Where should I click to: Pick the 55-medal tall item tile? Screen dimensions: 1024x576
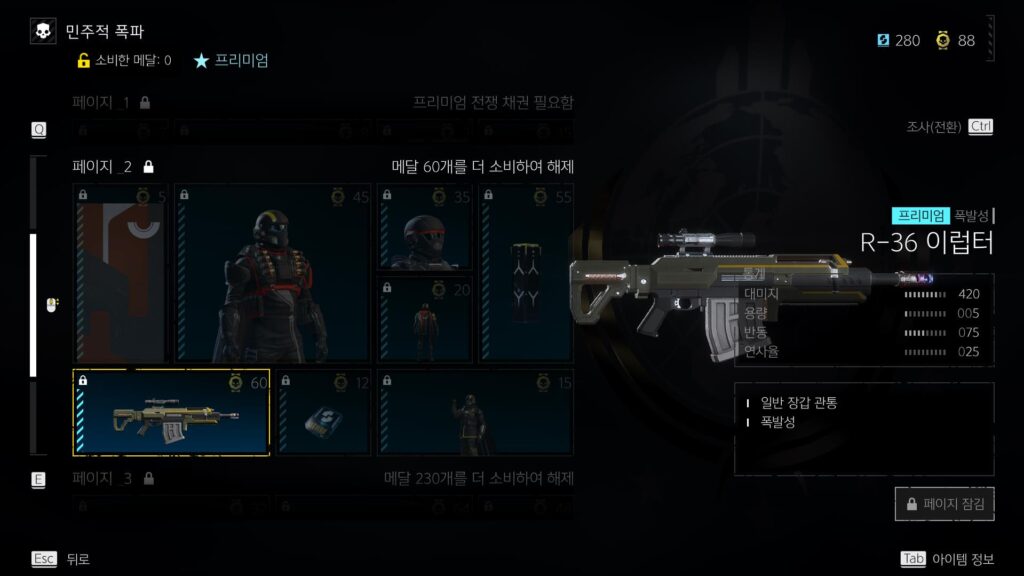pos(527,272)
